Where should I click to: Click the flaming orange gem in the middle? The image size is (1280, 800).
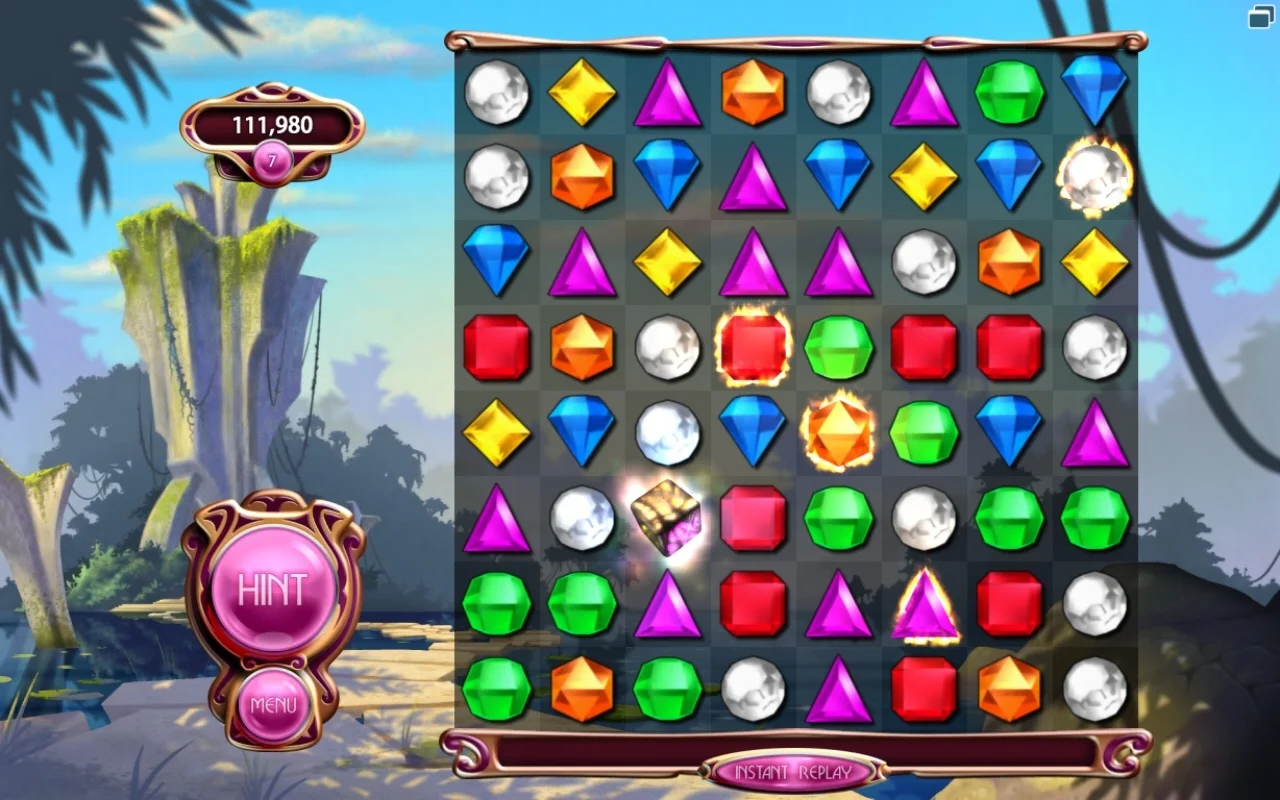[x=838, y=432]
